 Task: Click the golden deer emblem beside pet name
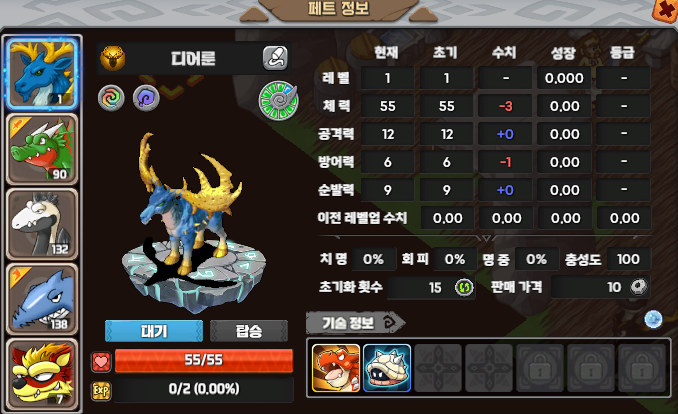pos(113,57)
